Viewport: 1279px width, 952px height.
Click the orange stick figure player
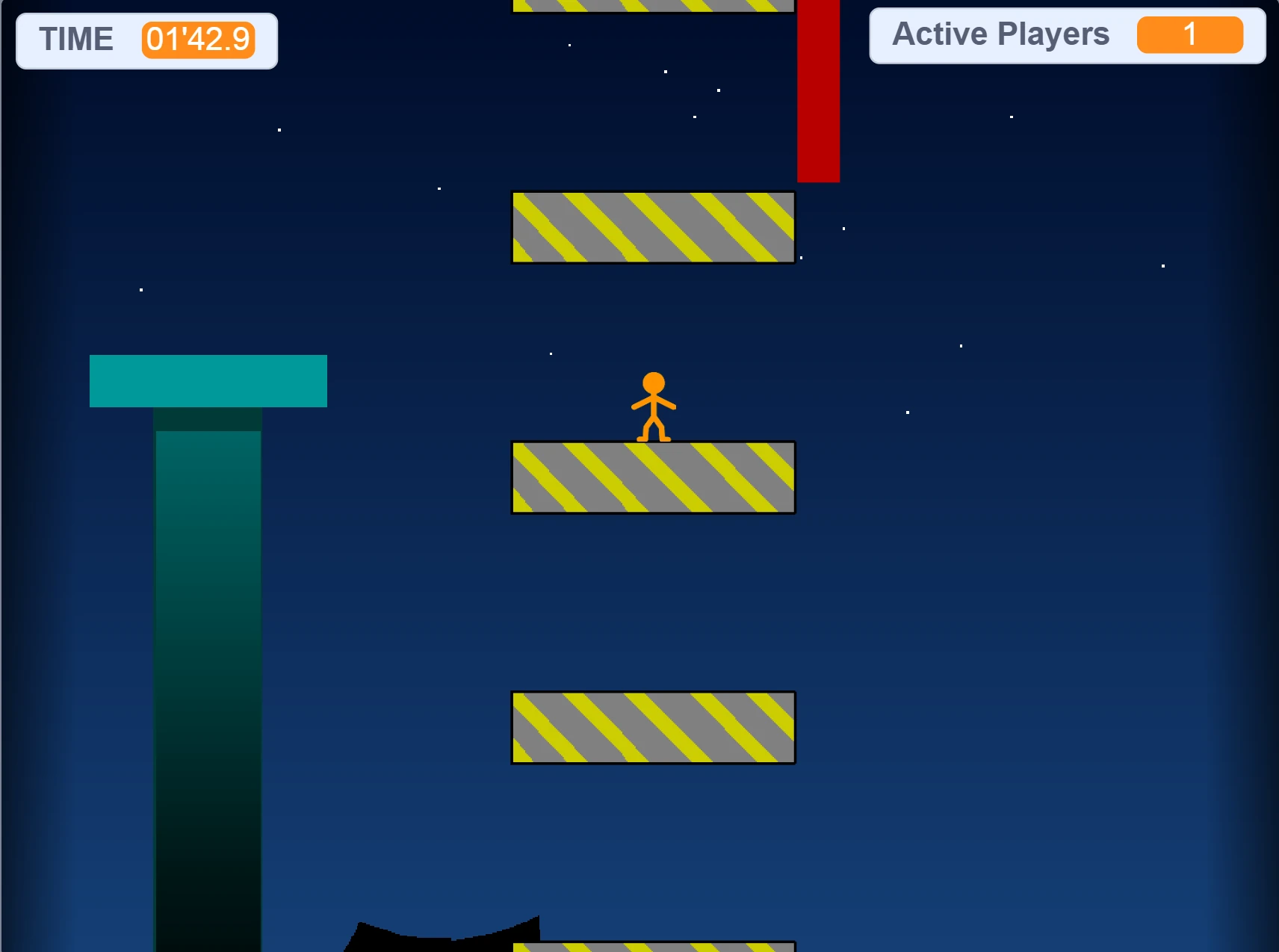pyautogui.click(x=653, y=407)
